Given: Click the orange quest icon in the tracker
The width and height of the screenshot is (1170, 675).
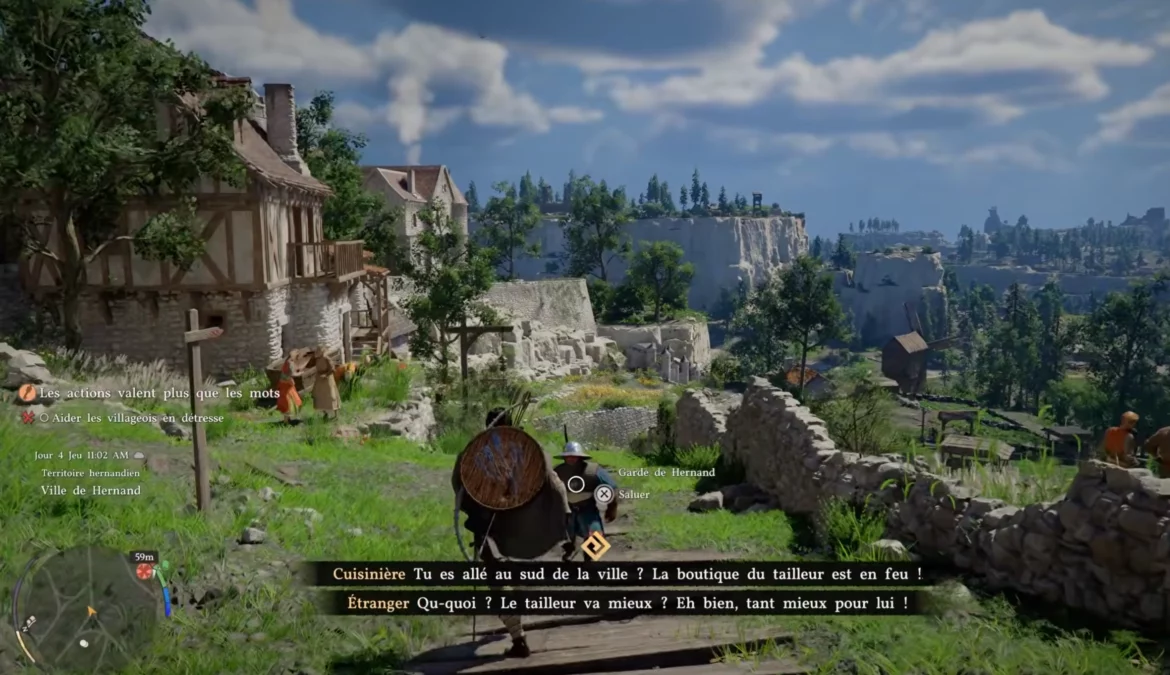Looking at the screenshot, I should [27, 394].
